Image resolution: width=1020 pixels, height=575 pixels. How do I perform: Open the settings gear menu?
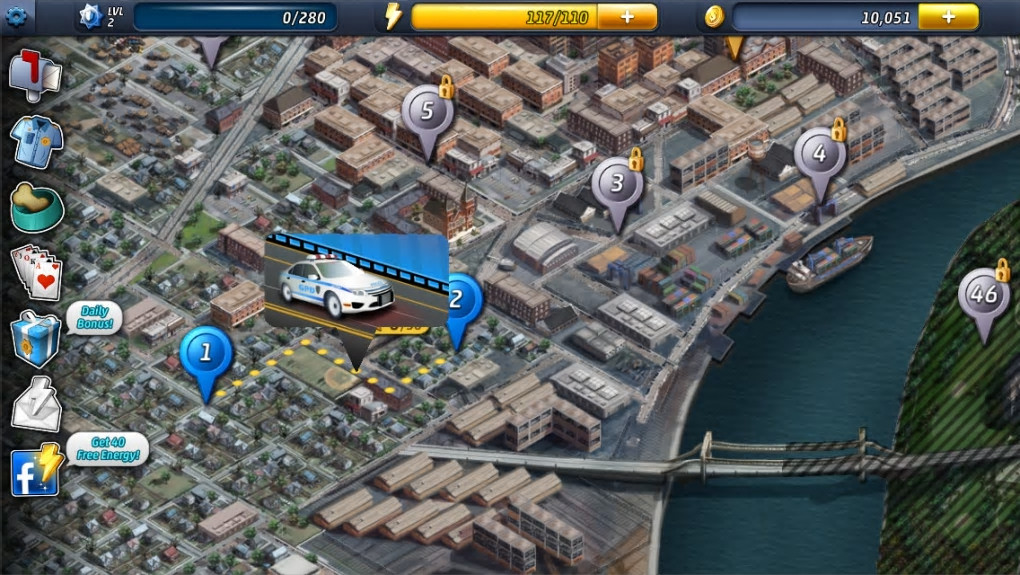click(14, 15)
